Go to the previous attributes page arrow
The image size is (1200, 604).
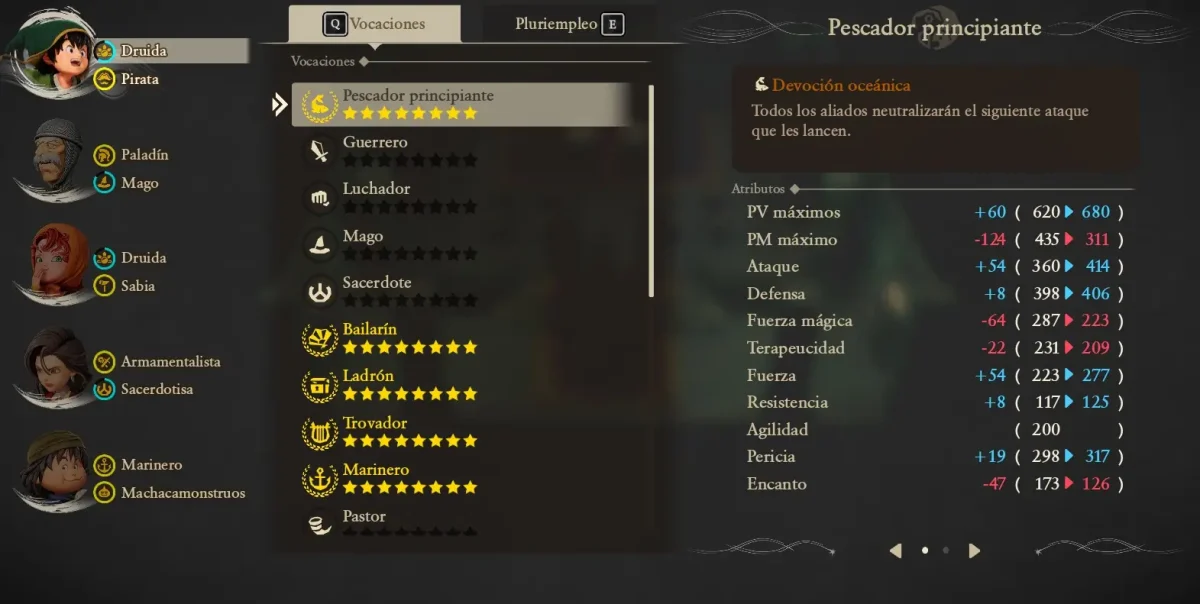coord(896,550)
